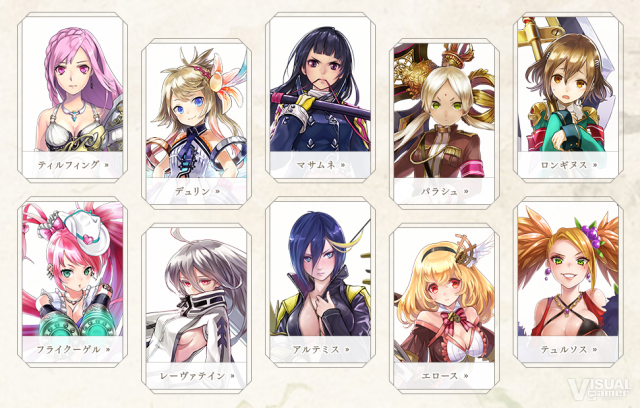Show the アルテミス character card
Screen dimensions: 640x408
pyautogui.click(x=319, y=280)
